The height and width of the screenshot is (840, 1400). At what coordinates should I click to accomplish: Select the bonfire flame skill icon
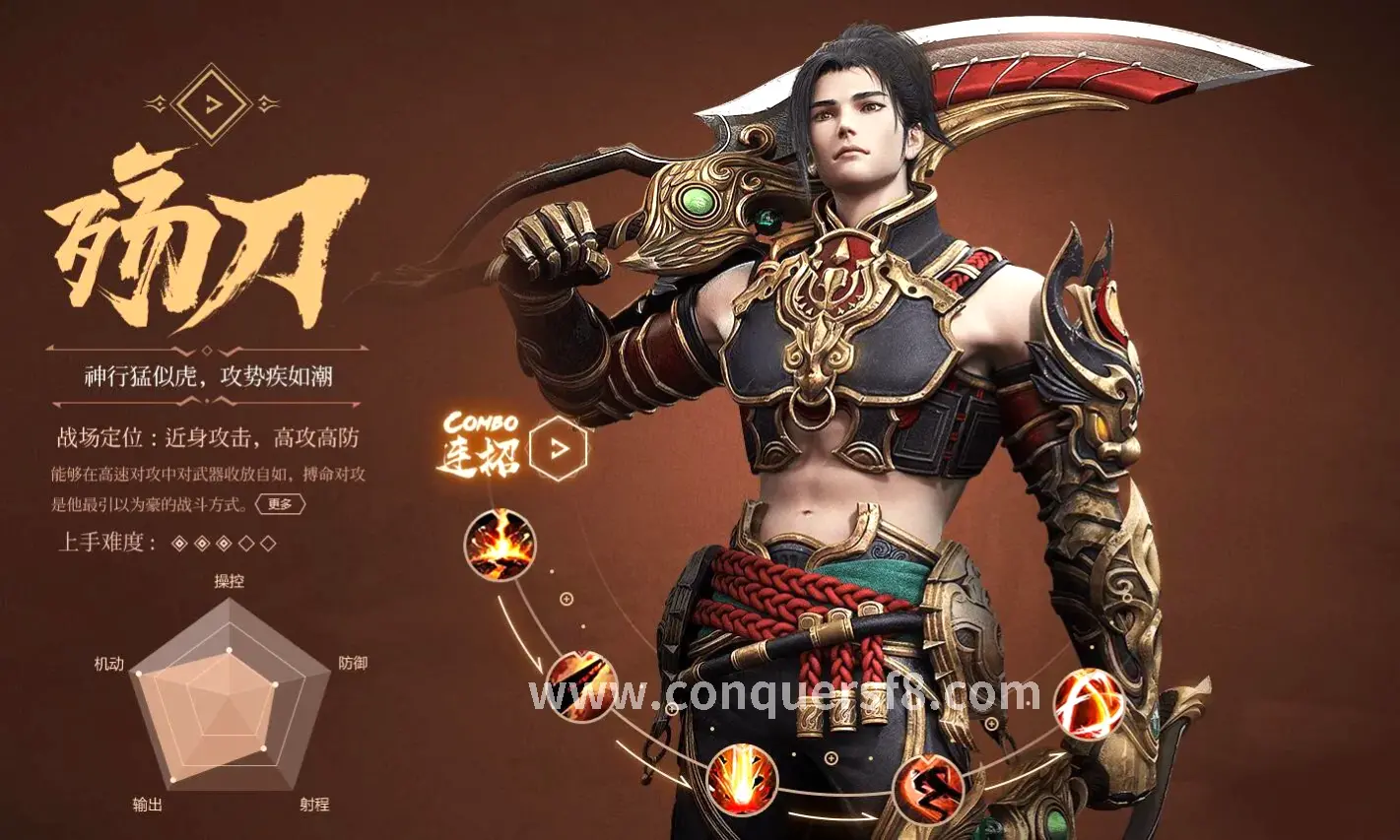point(500,545)
